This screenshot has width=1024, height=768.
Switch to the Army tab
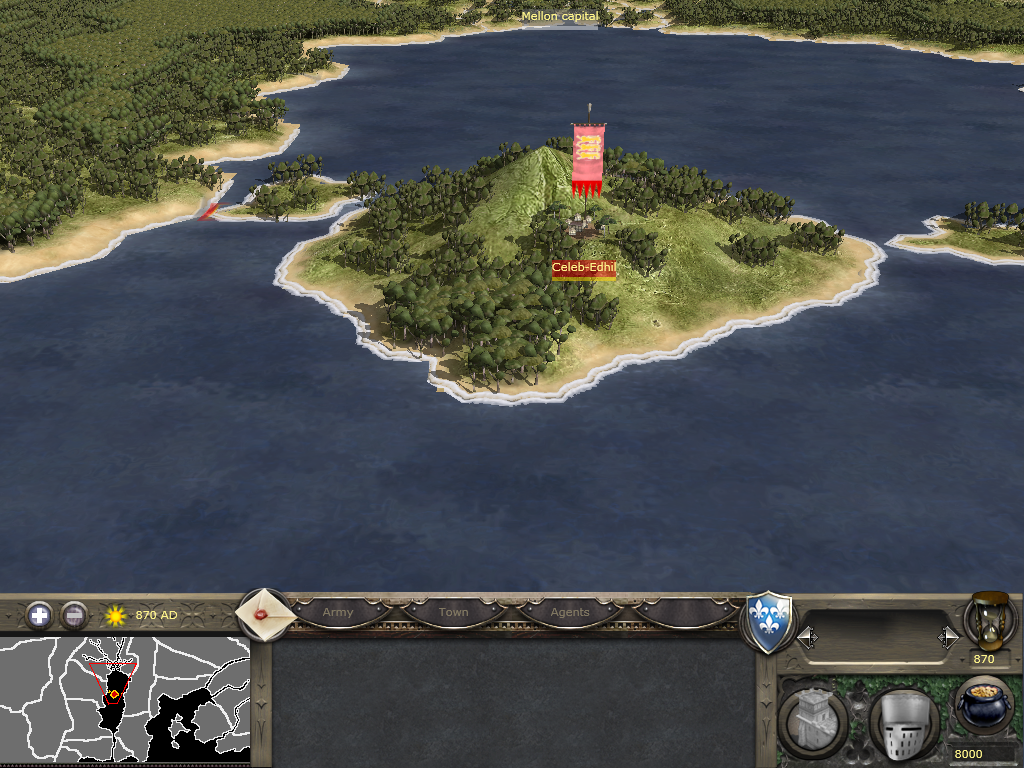click(338, 612)
